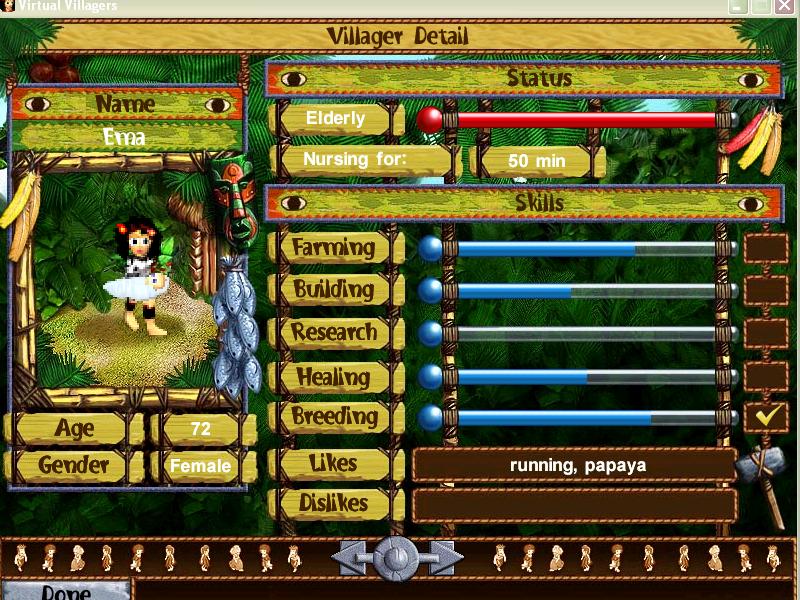Tick the Building skill preference checkbox
This screenshot has width=800, height=600.
pyautogui.click(x=765, y=291)
